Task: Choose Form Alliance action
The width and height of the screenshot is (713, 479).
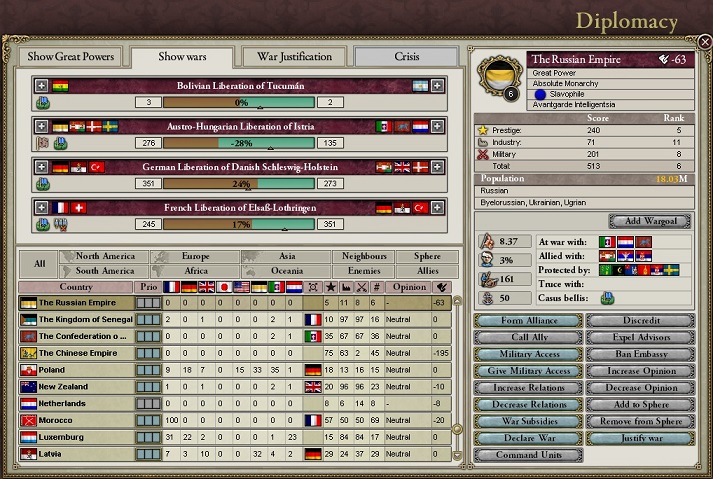Action: [527, 321]
